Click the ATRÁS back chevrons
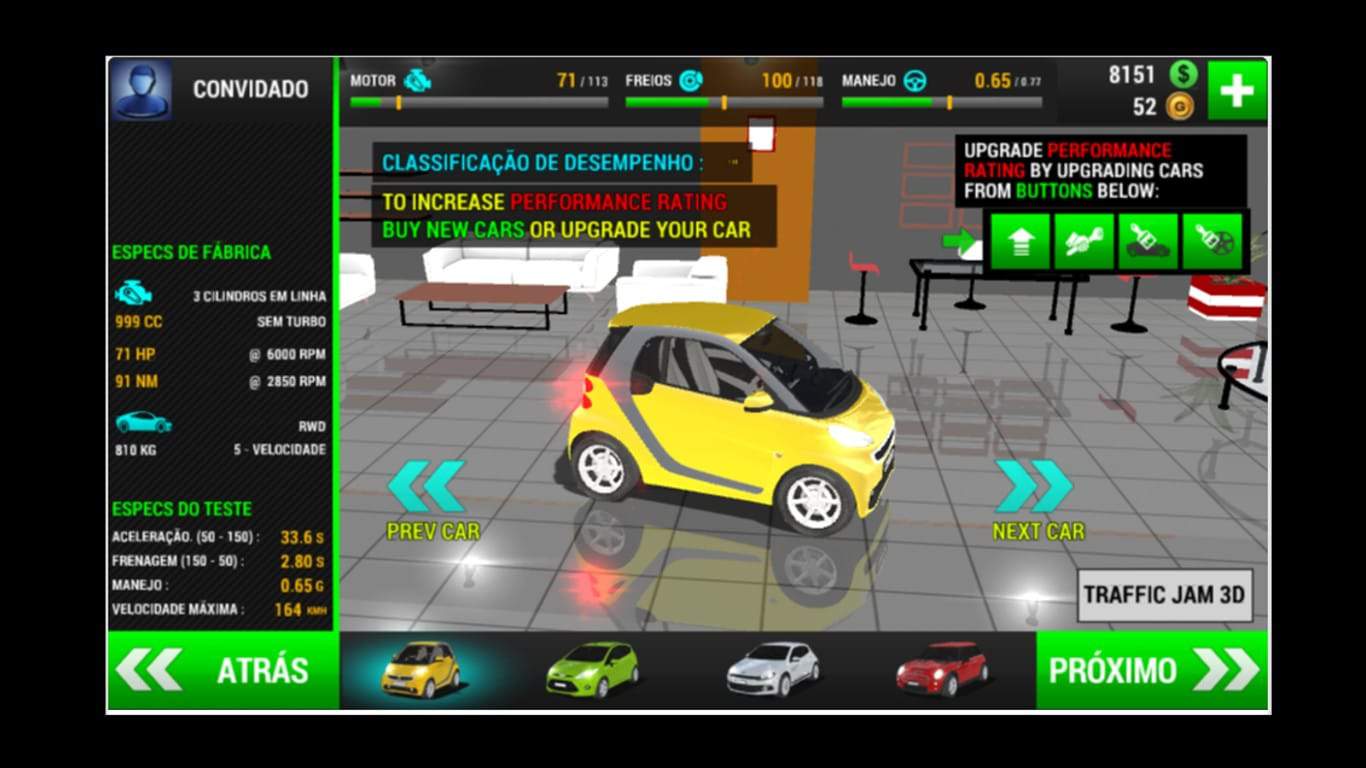 click(150, 670)
